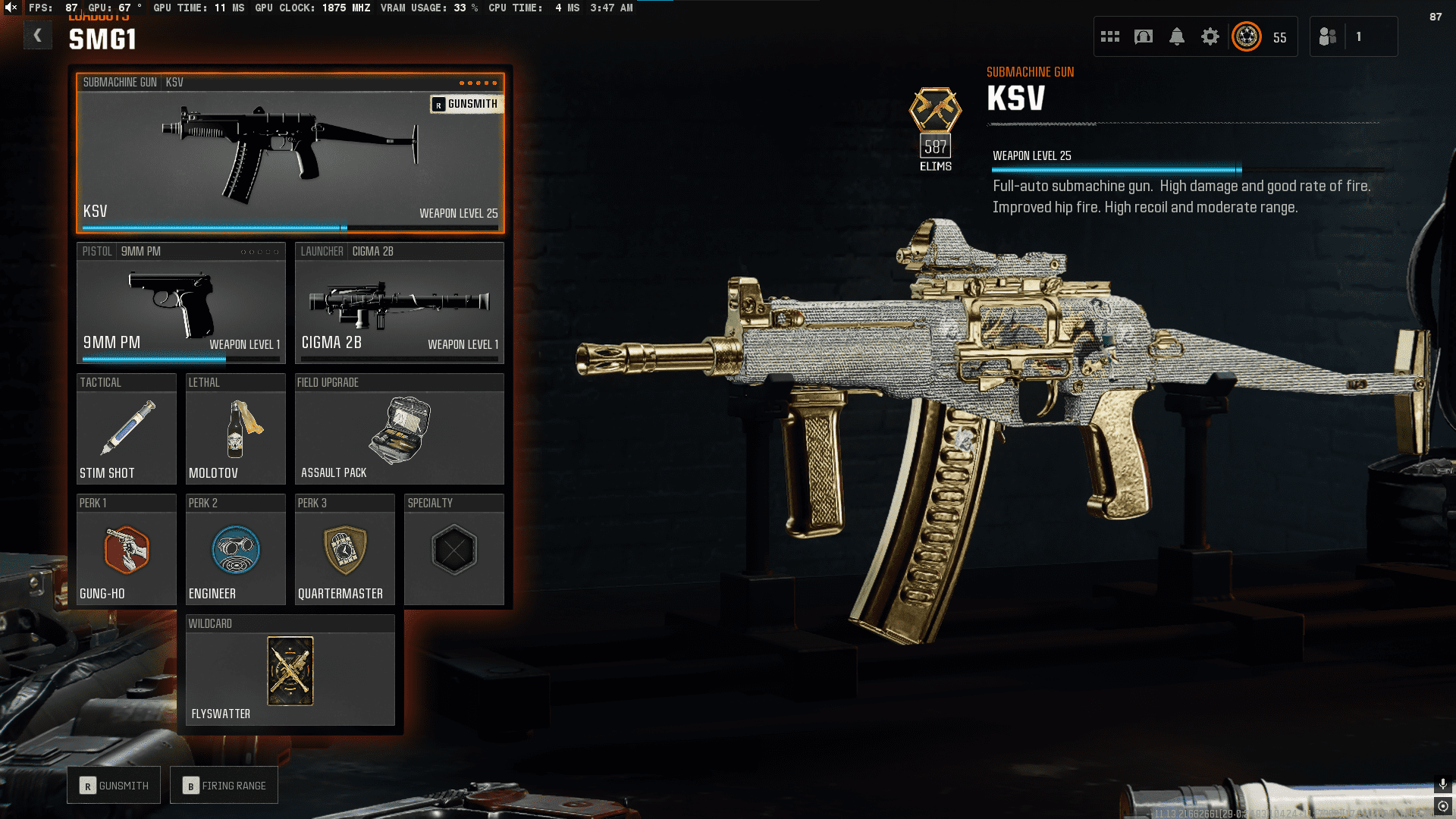Show notifications via the bell icon
The image size is (1456, 819).
tap(1177, 36)
